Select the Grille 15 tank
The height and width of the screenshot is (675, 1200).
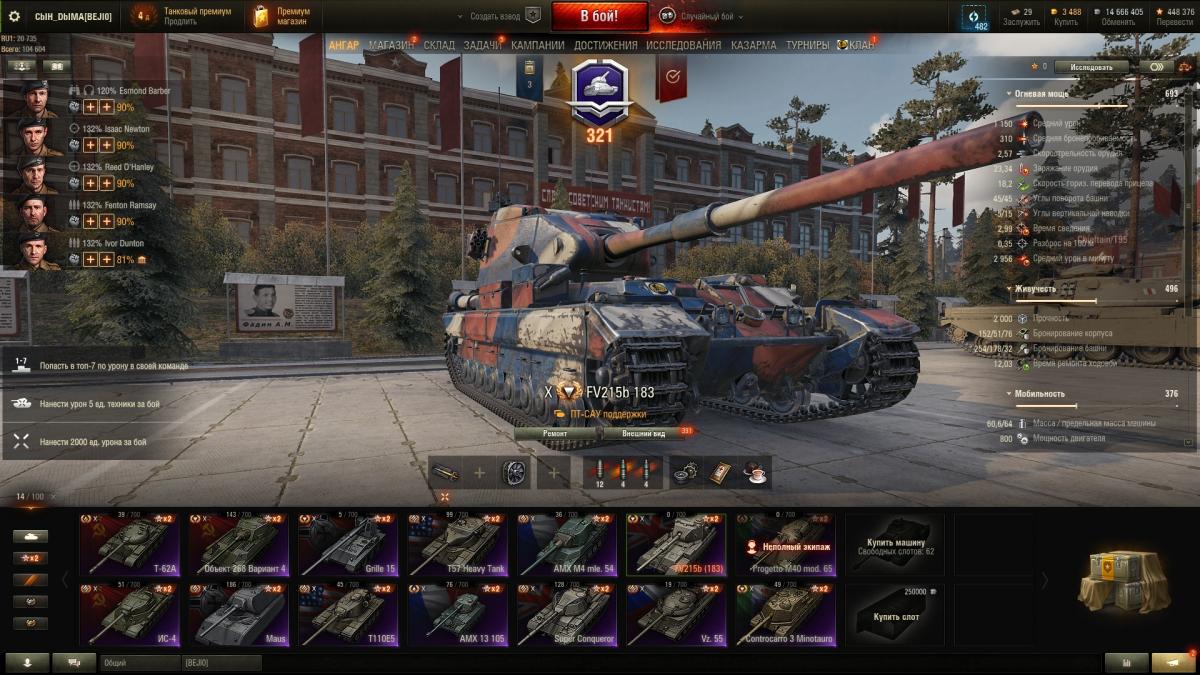point(343,545)
